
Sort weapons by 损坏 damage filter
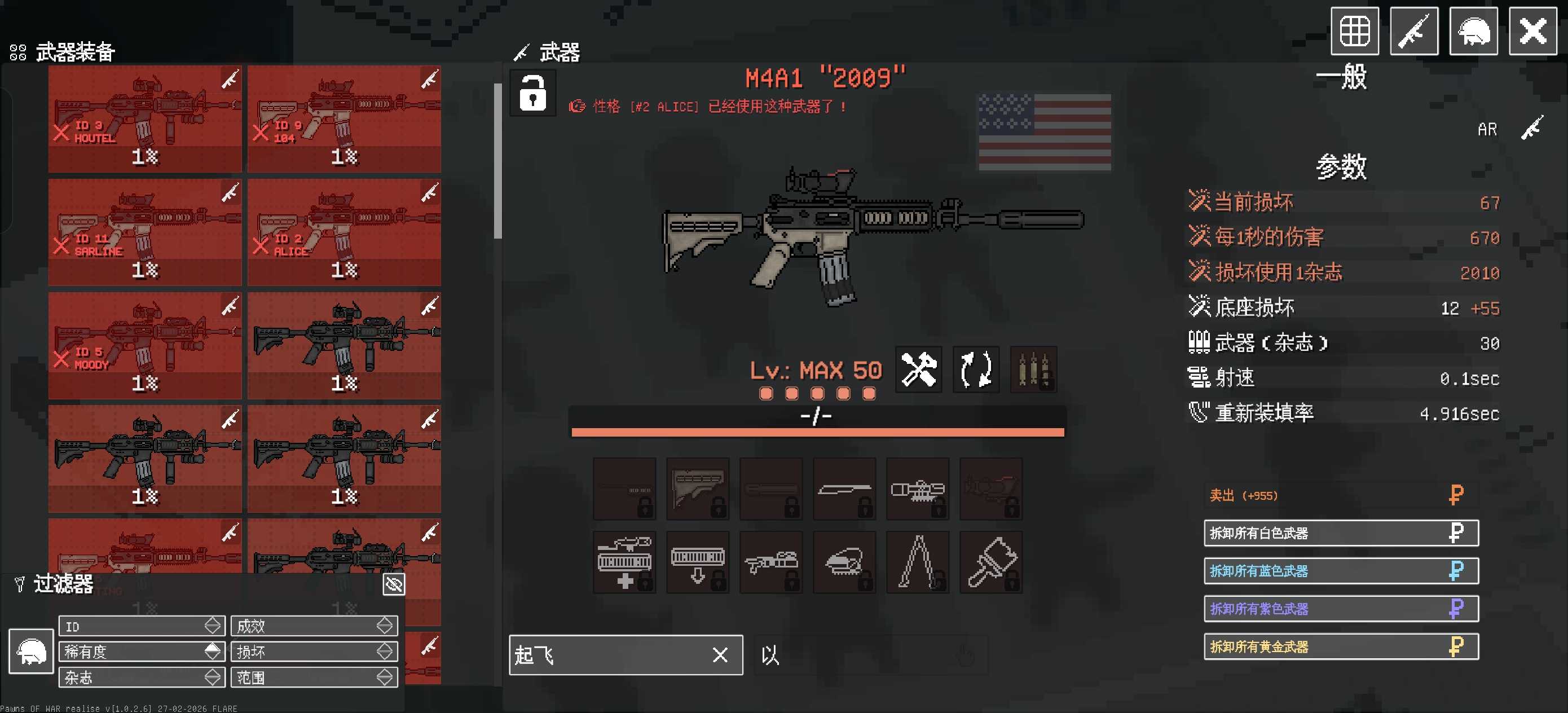point(314,652)
